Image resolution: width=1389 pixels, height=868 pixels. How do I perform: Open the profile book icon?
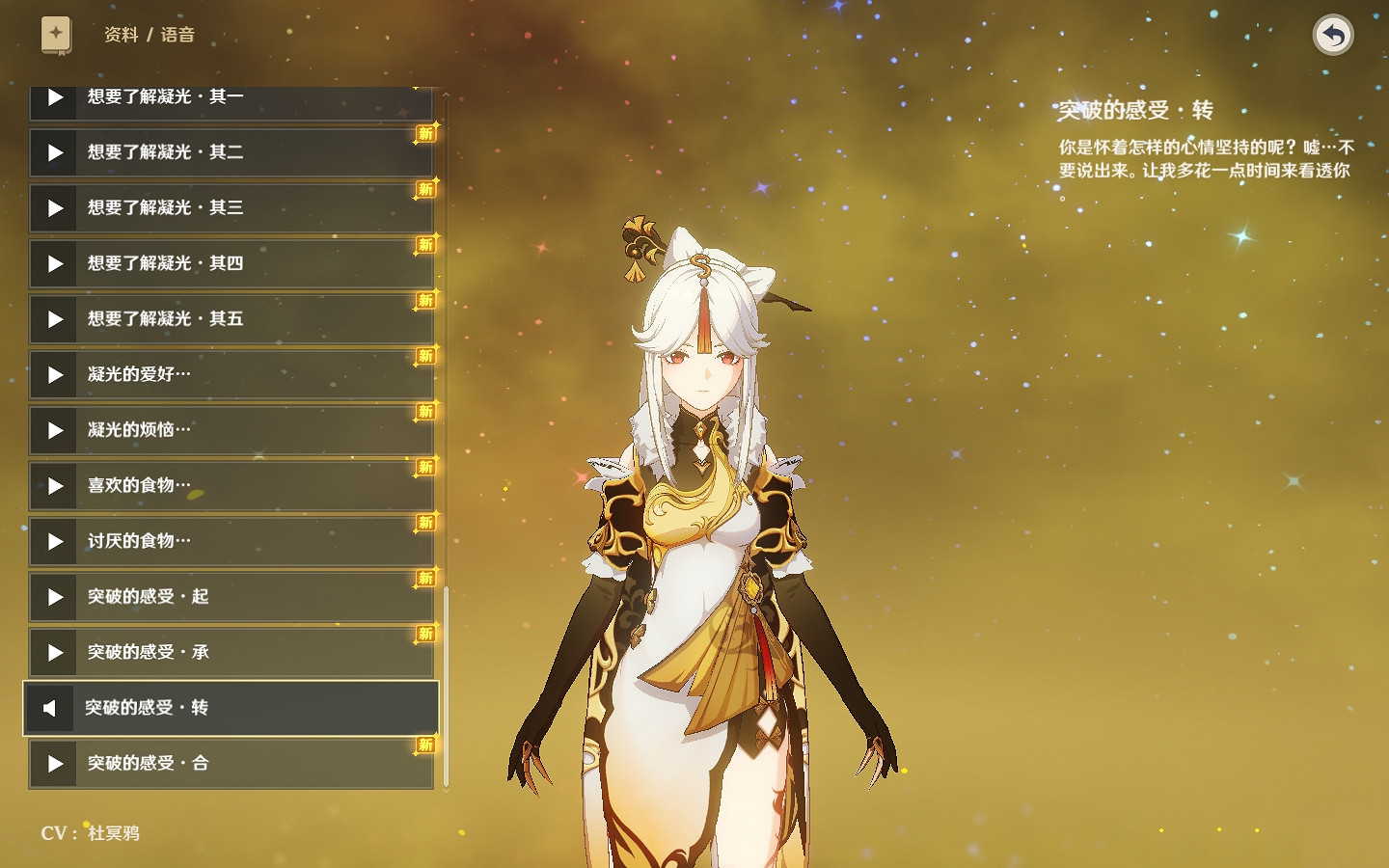click(x=56, y=35)
